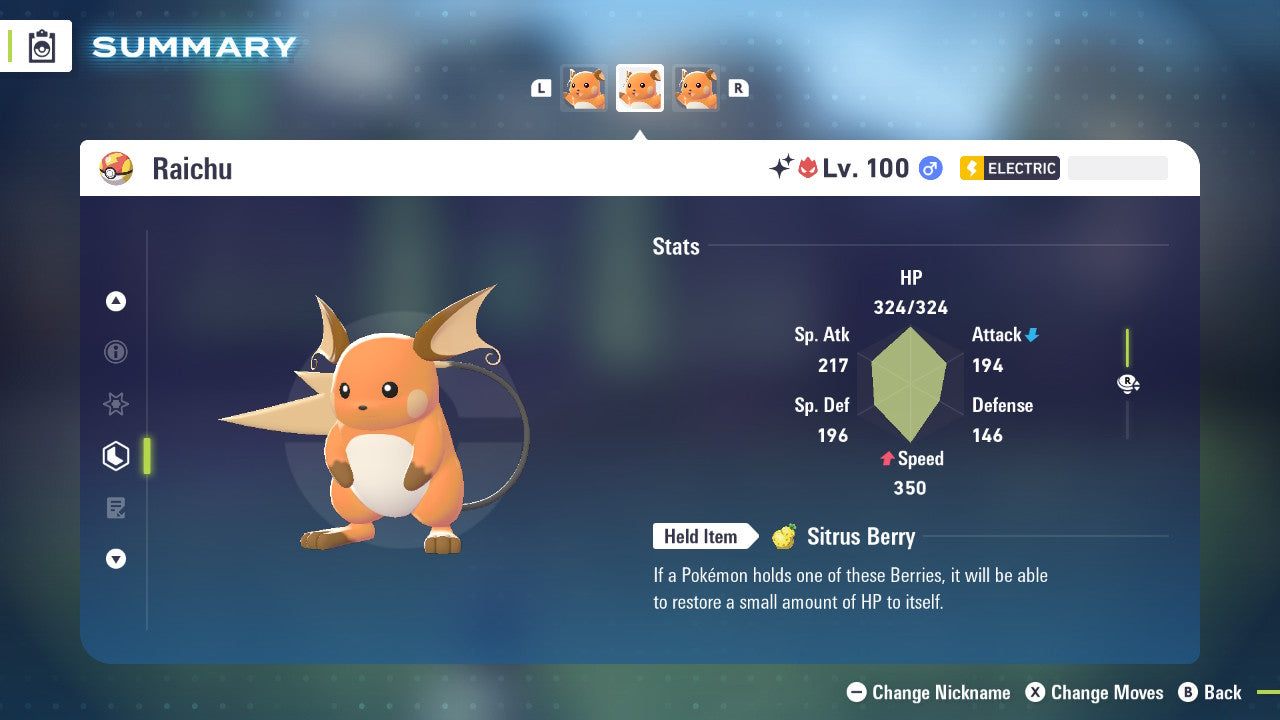Select the star ribbon sidebar icon
This screenshot has width=1280, height=720.
click(116, 404)
